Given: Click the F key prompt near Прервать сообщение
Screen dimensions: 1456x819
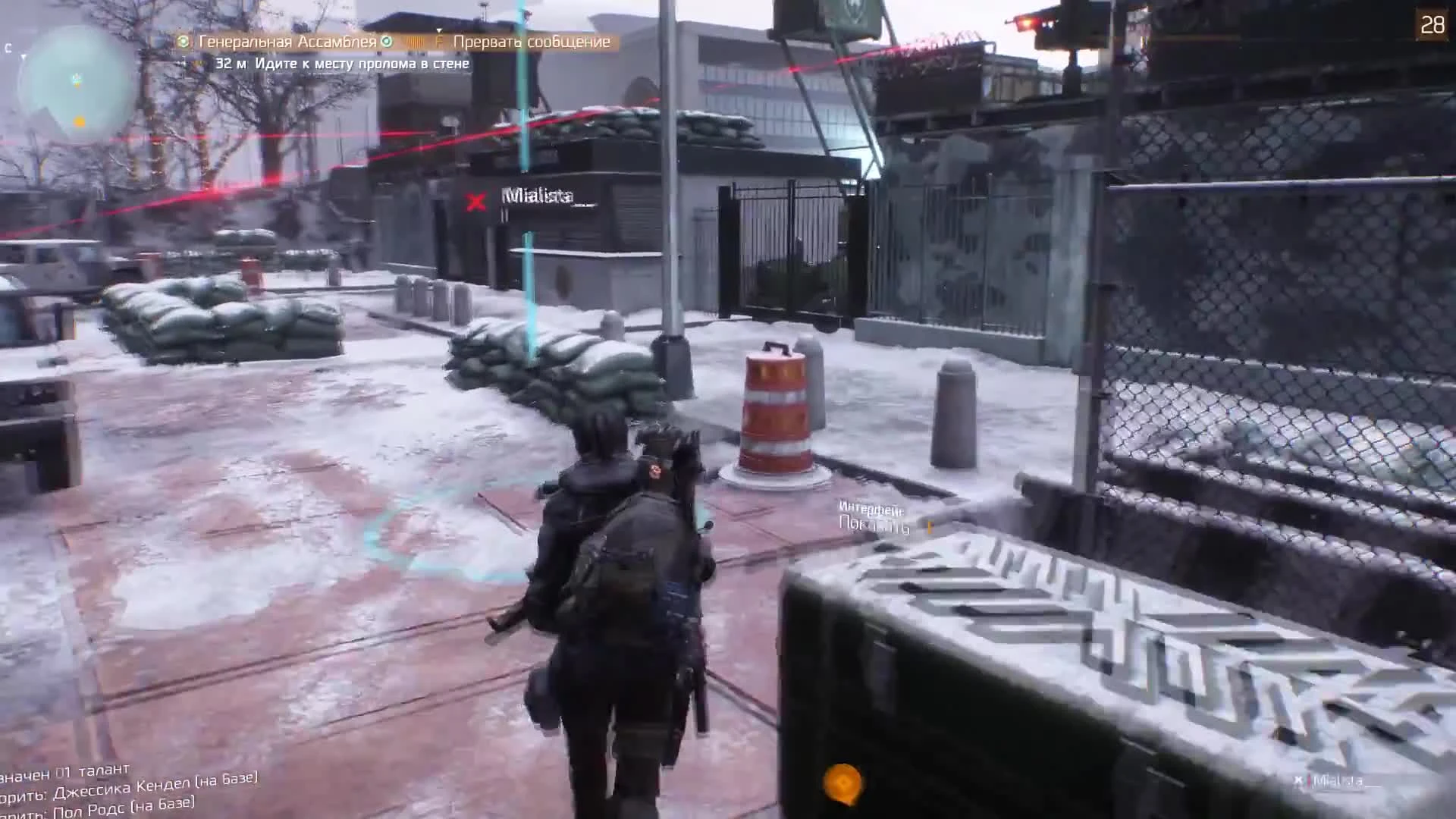Looking at the screenshot, I should [440, 42].
